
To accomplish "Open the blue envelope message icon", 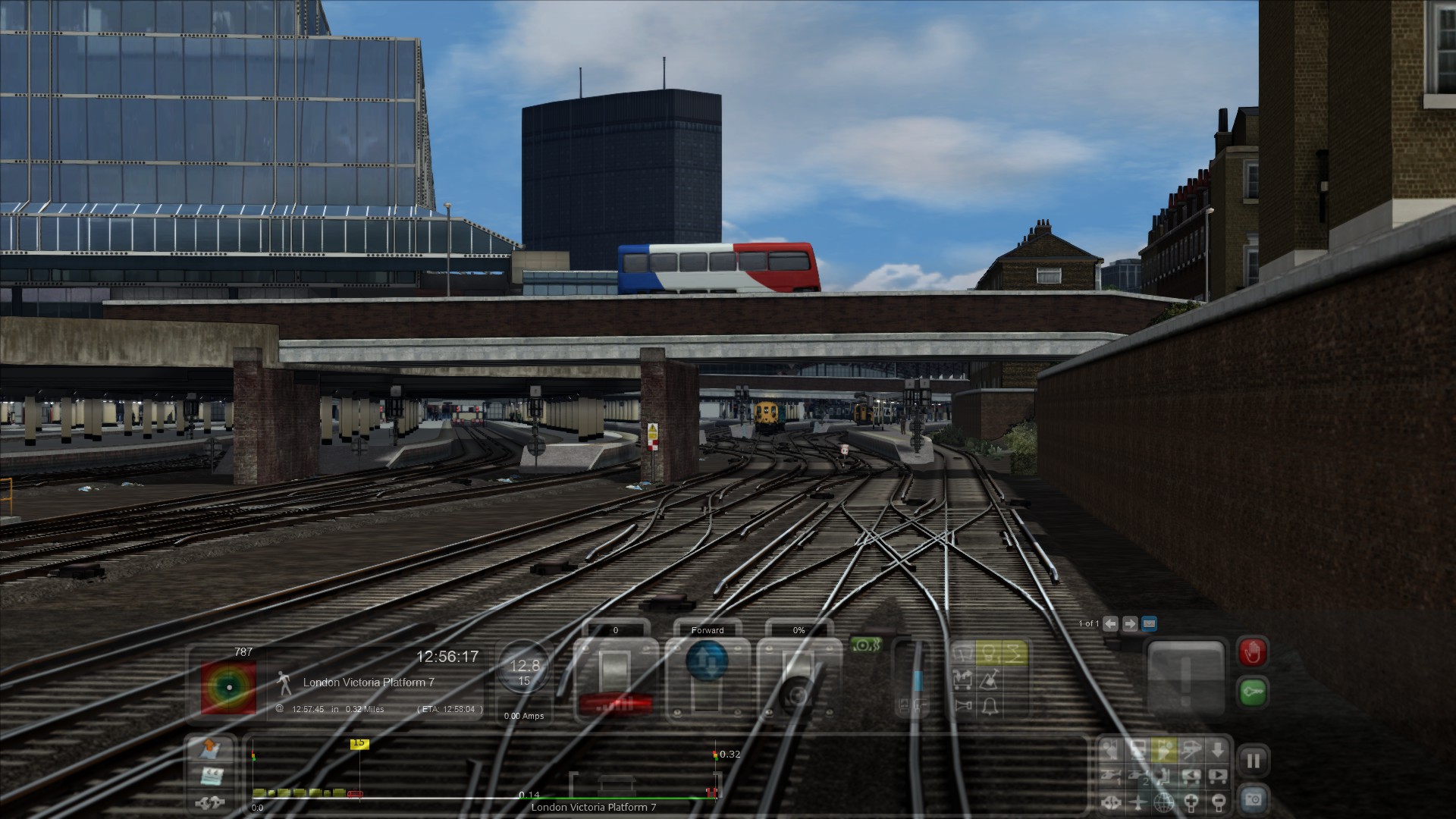I will 1149,623.
